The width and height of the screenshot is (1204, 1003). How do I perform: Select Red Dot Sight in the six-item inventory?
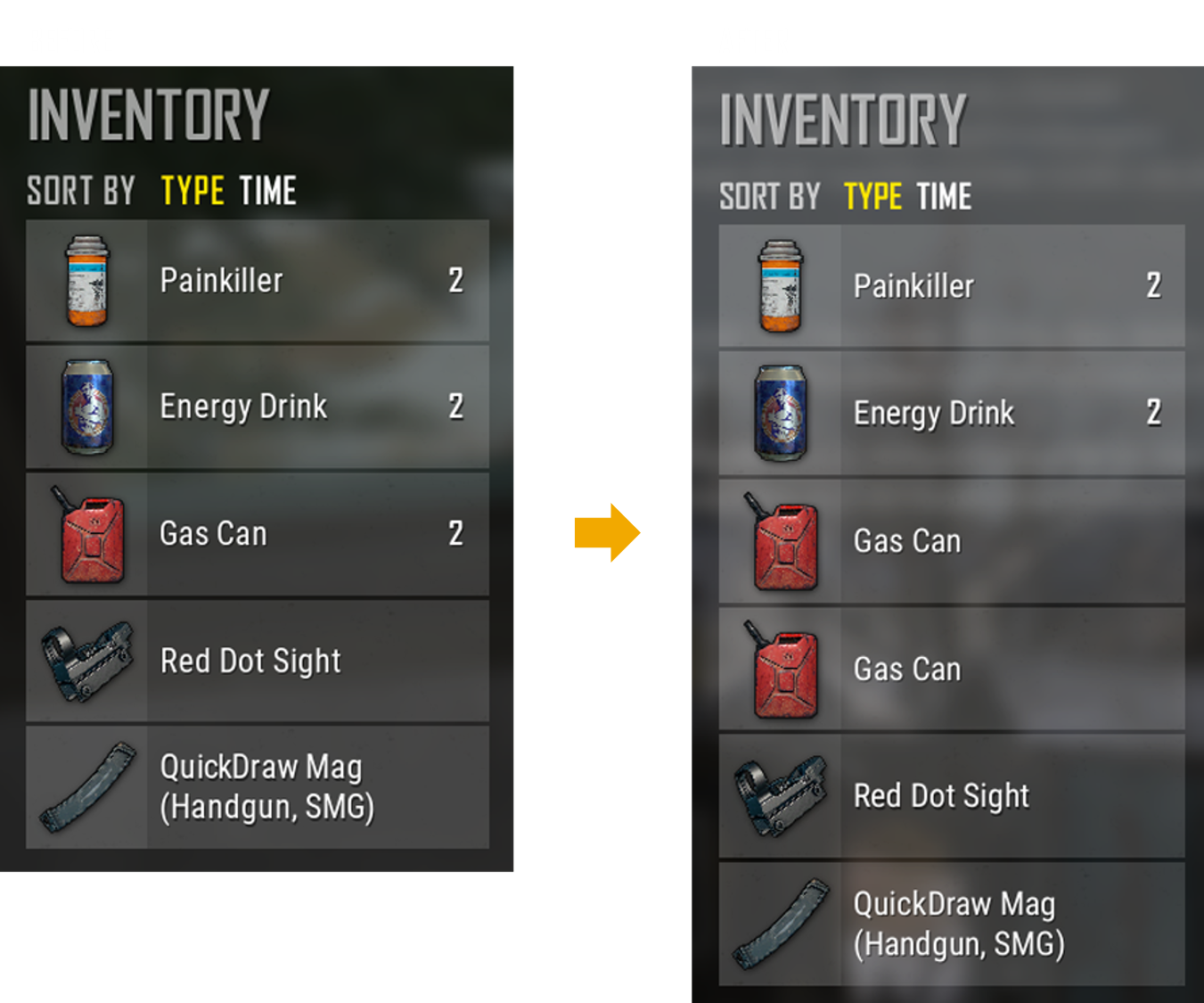[x=951, y=796]
